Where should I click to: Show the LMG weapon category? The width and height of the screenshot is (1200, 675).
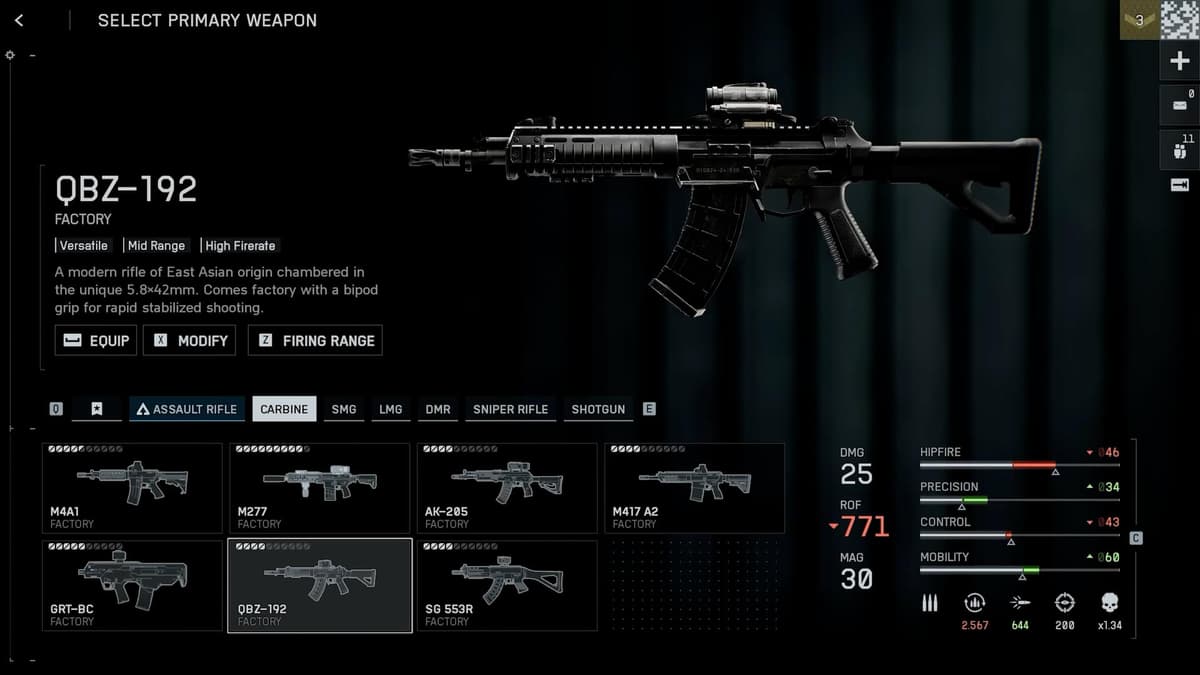coord(391,409)
